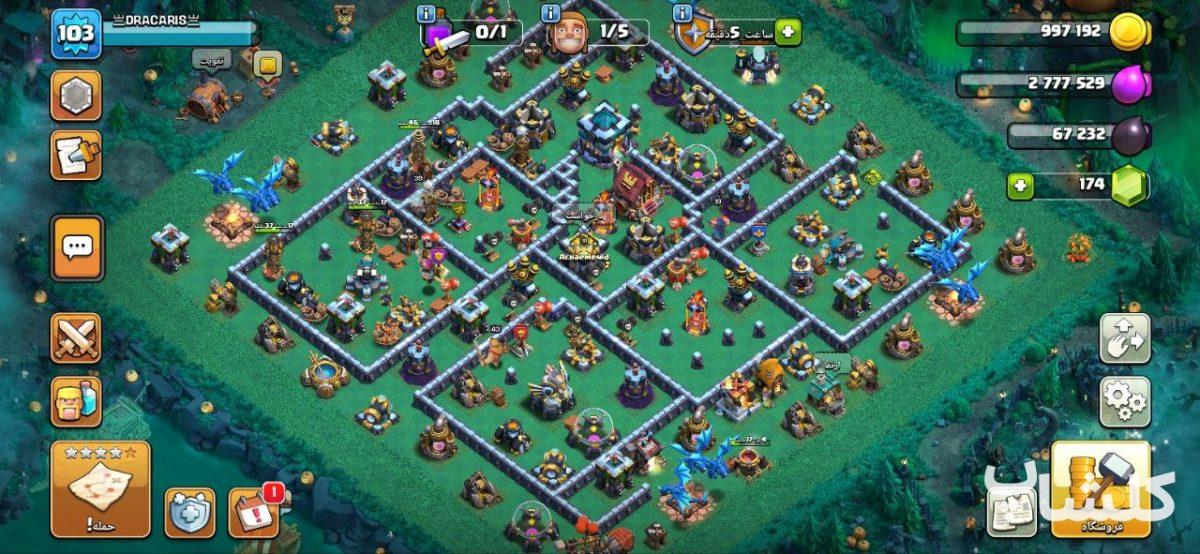
Task: Open the level 103 player profile badge
Action: (x=76, y=35)
